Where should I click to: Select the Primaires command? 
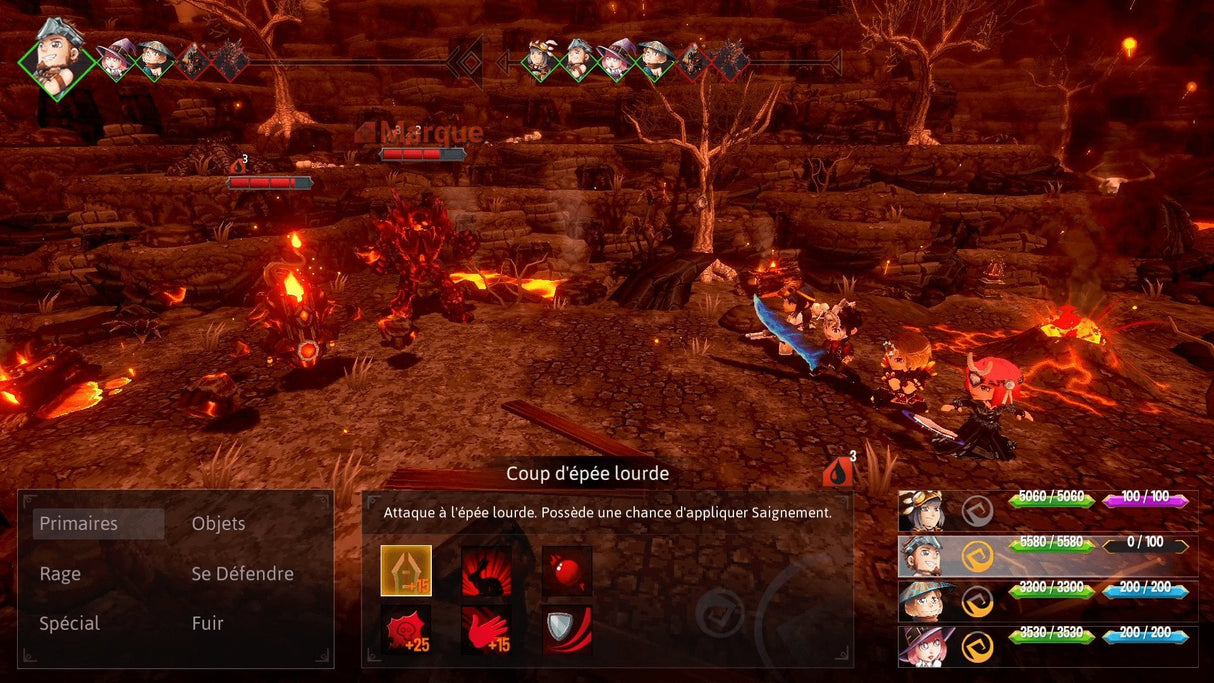pyautogui.click(x=79, y=524)
